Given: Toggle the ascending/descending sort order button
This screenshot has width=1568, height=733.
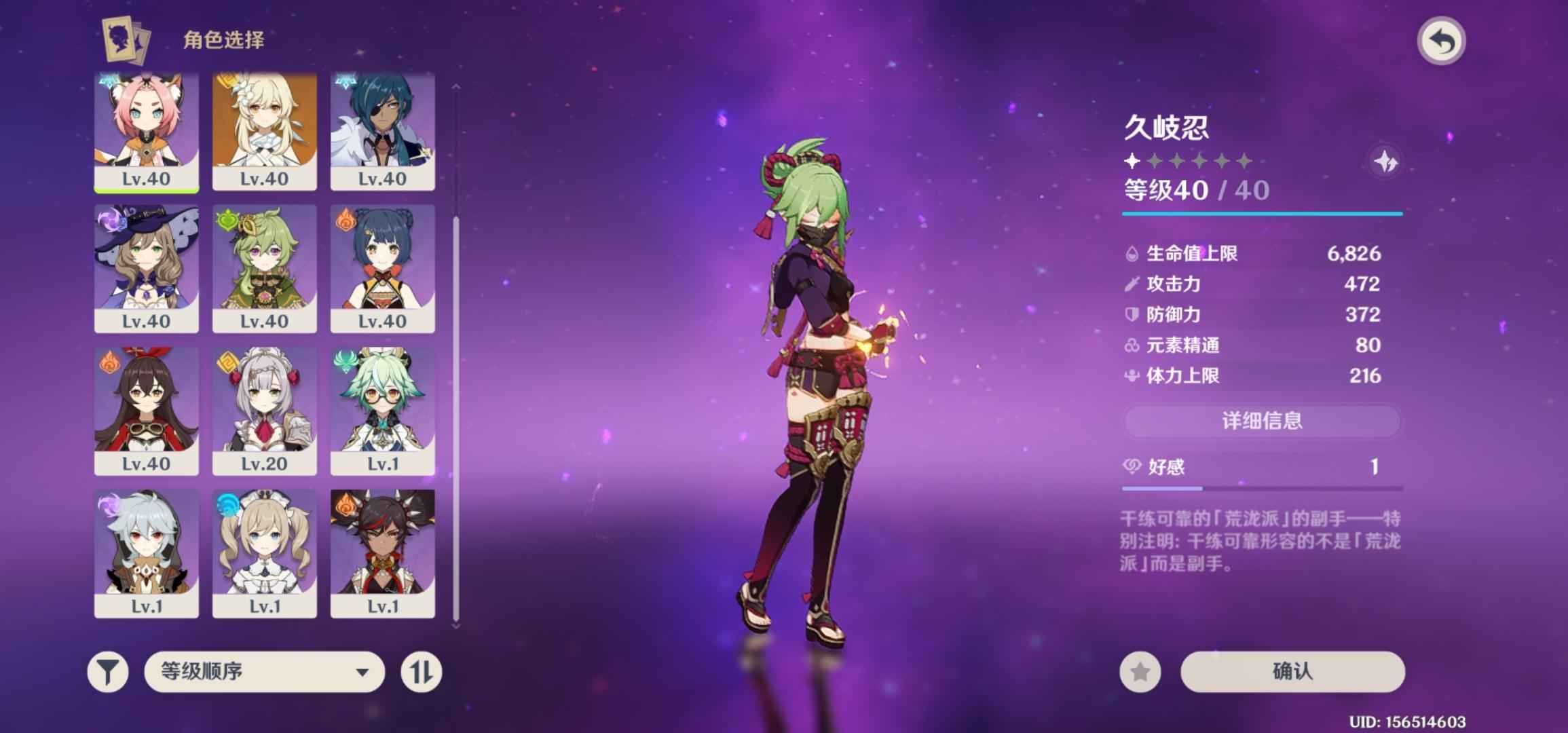Looking at the screenshot, I should 421,672.
